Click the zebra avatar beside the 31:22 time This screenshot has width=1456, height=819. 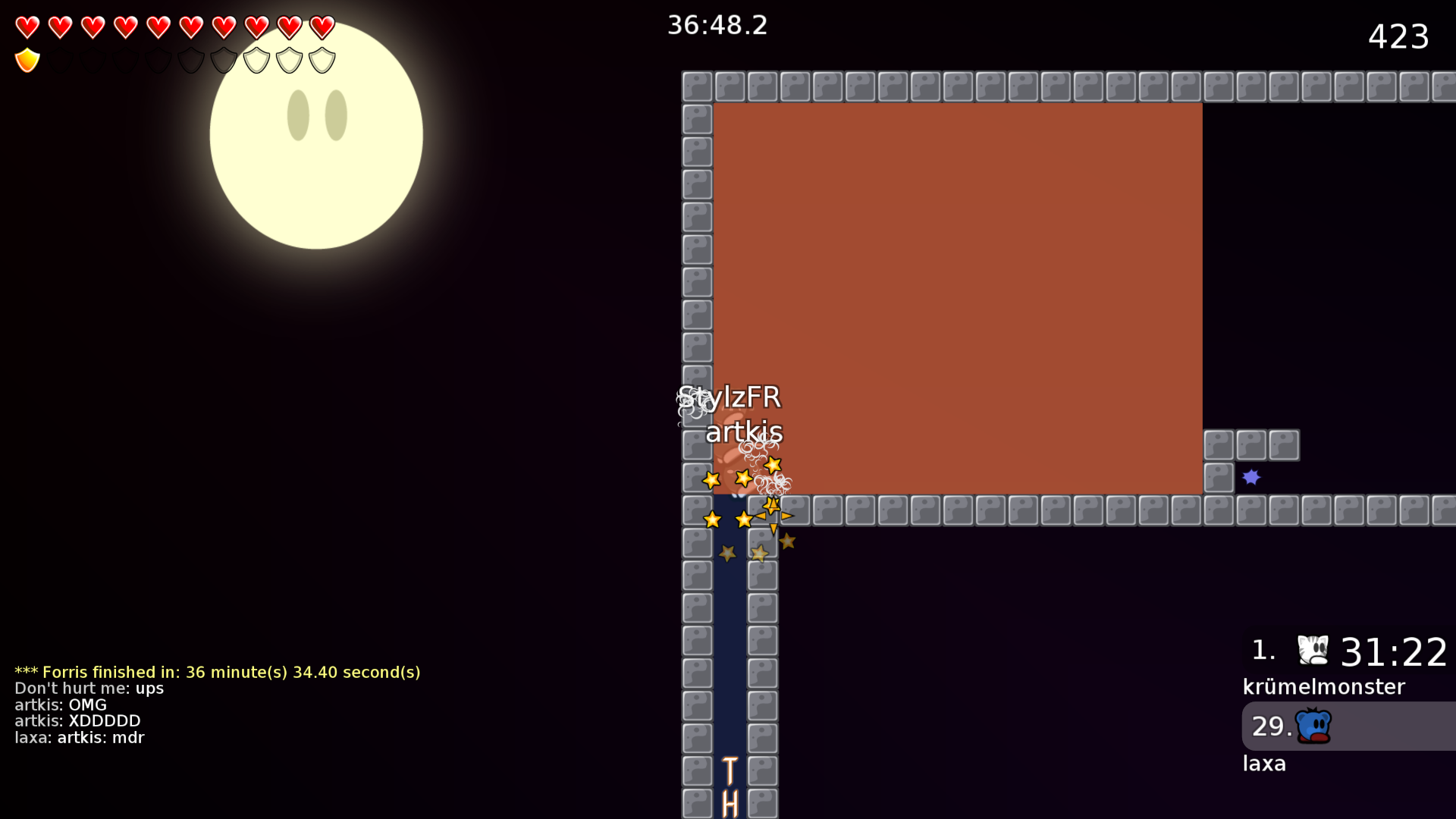click(1314, 651)
